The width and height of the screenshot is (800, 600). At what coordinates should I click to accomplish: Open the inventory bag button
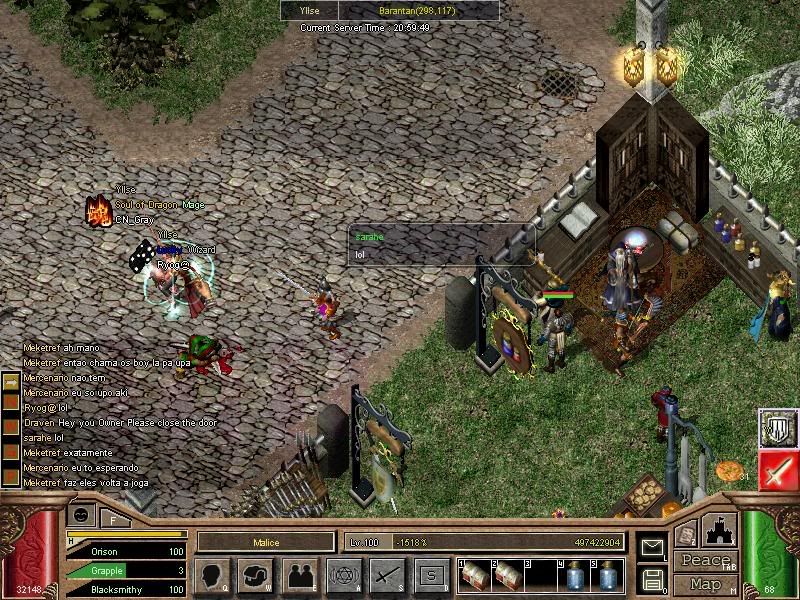click(256, 576)
